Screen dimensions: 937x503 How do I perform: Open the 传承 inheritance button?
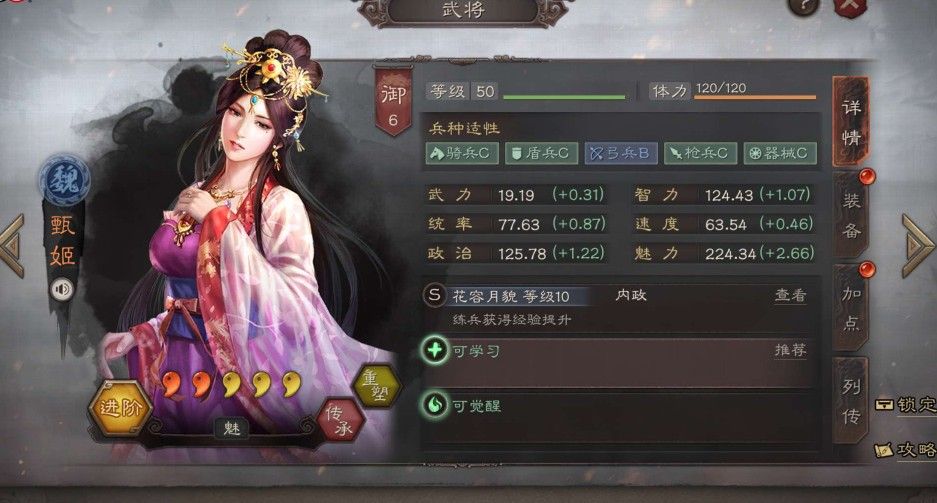tap(341, 420)
